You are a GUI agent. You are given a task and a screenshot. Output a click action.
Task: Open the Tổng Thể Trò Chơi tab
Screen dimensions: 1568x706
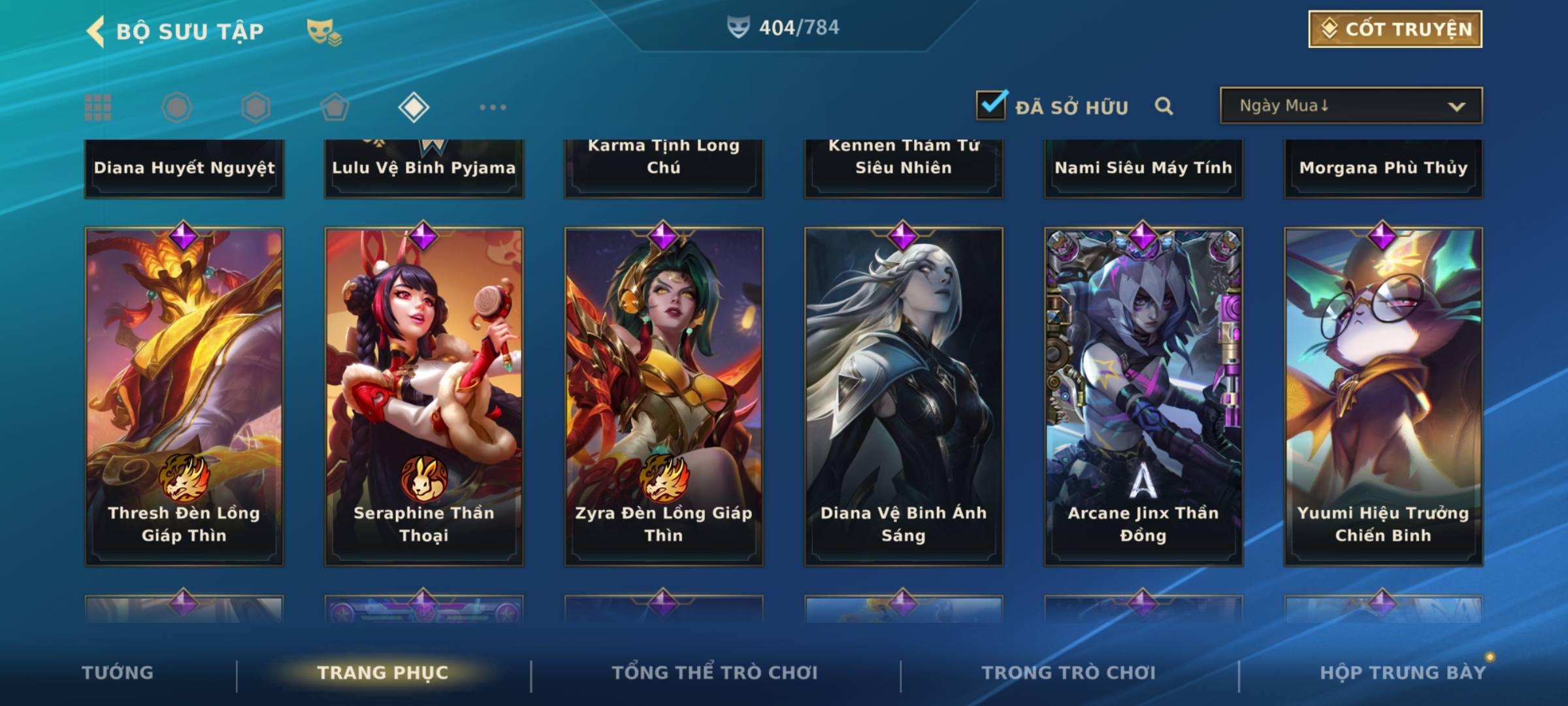pyautogui.click(x=715, y=673)
